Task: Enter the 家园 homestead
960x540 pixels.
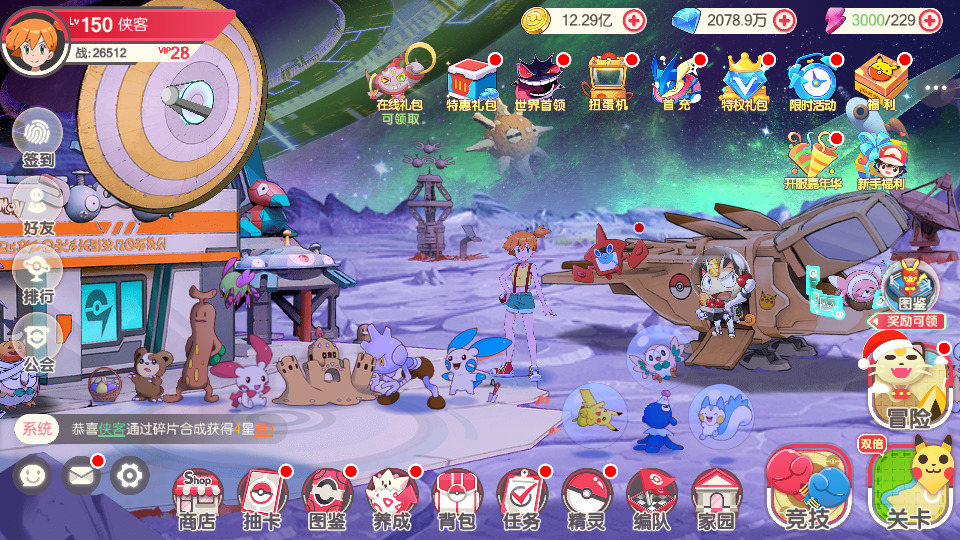Action: coord(716,497)
